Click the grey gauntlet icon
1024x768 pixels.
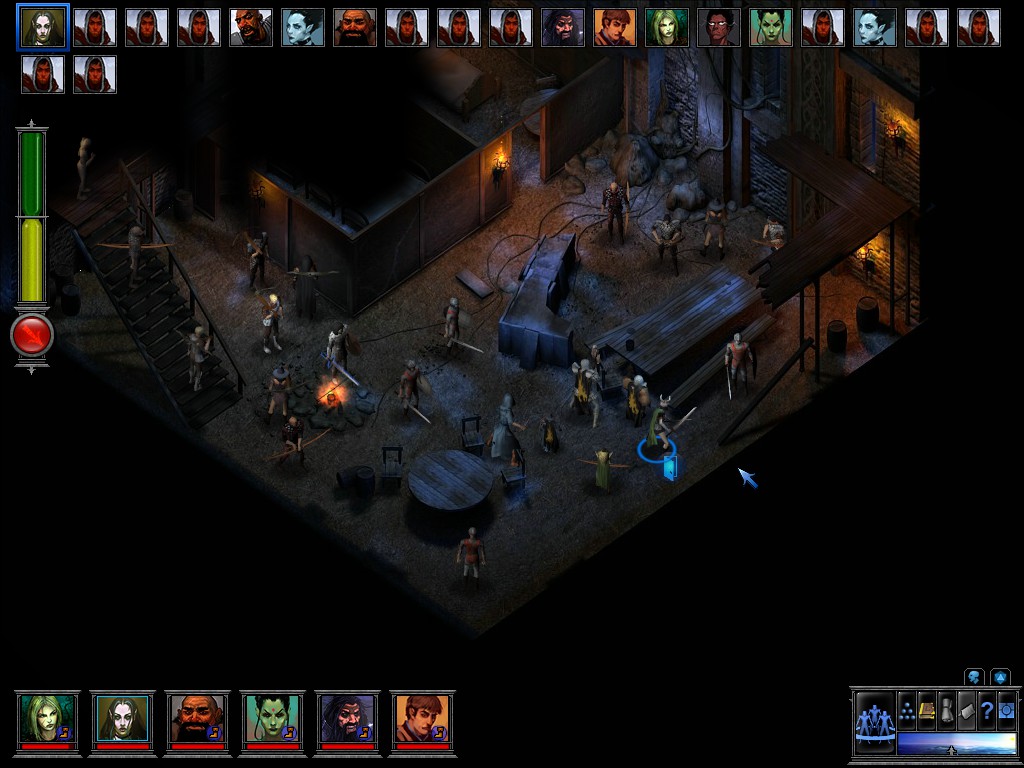[x=947, y=711]
